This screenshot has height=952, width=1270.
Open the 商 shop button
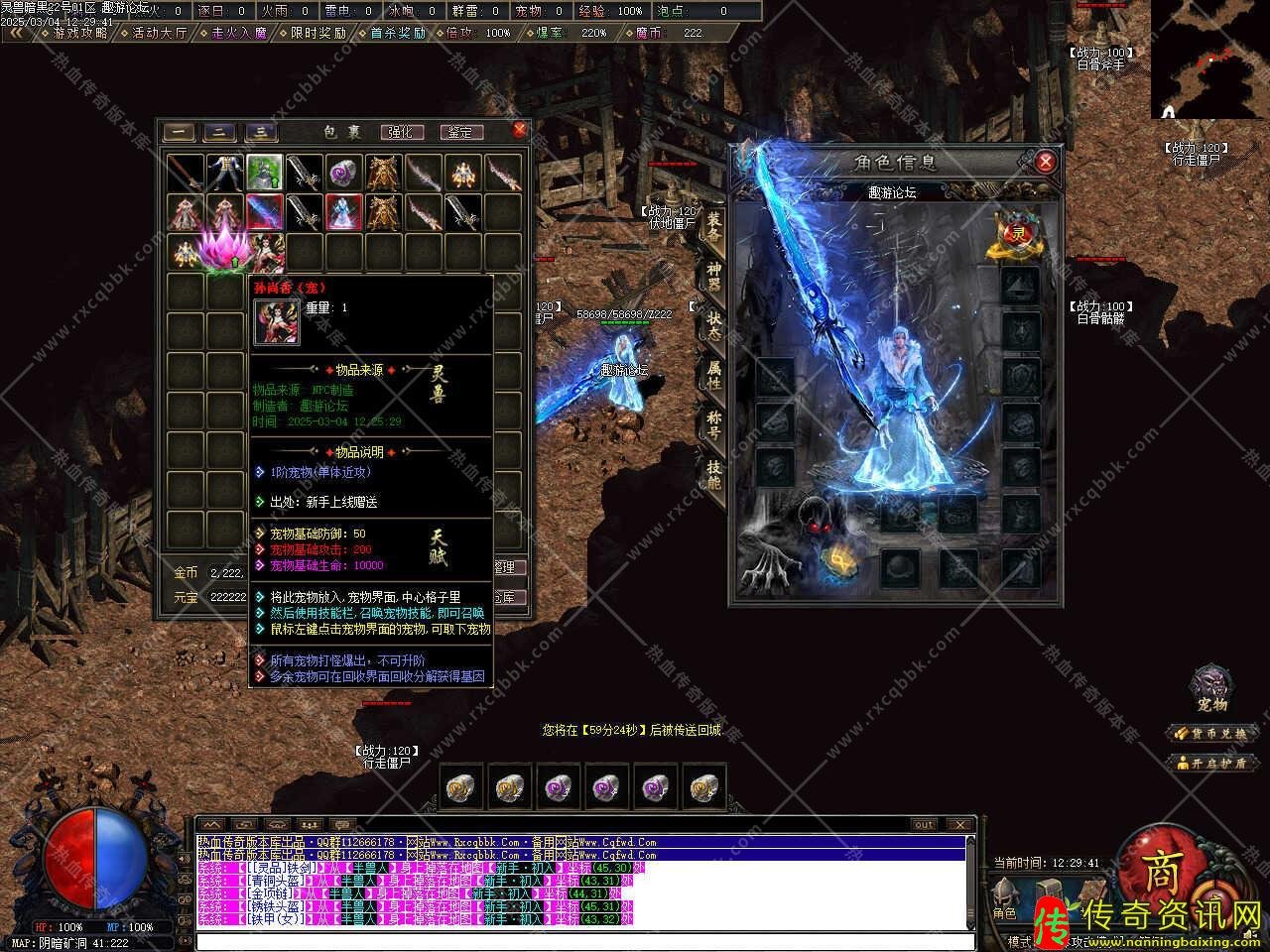click(x=1161, y=871)
